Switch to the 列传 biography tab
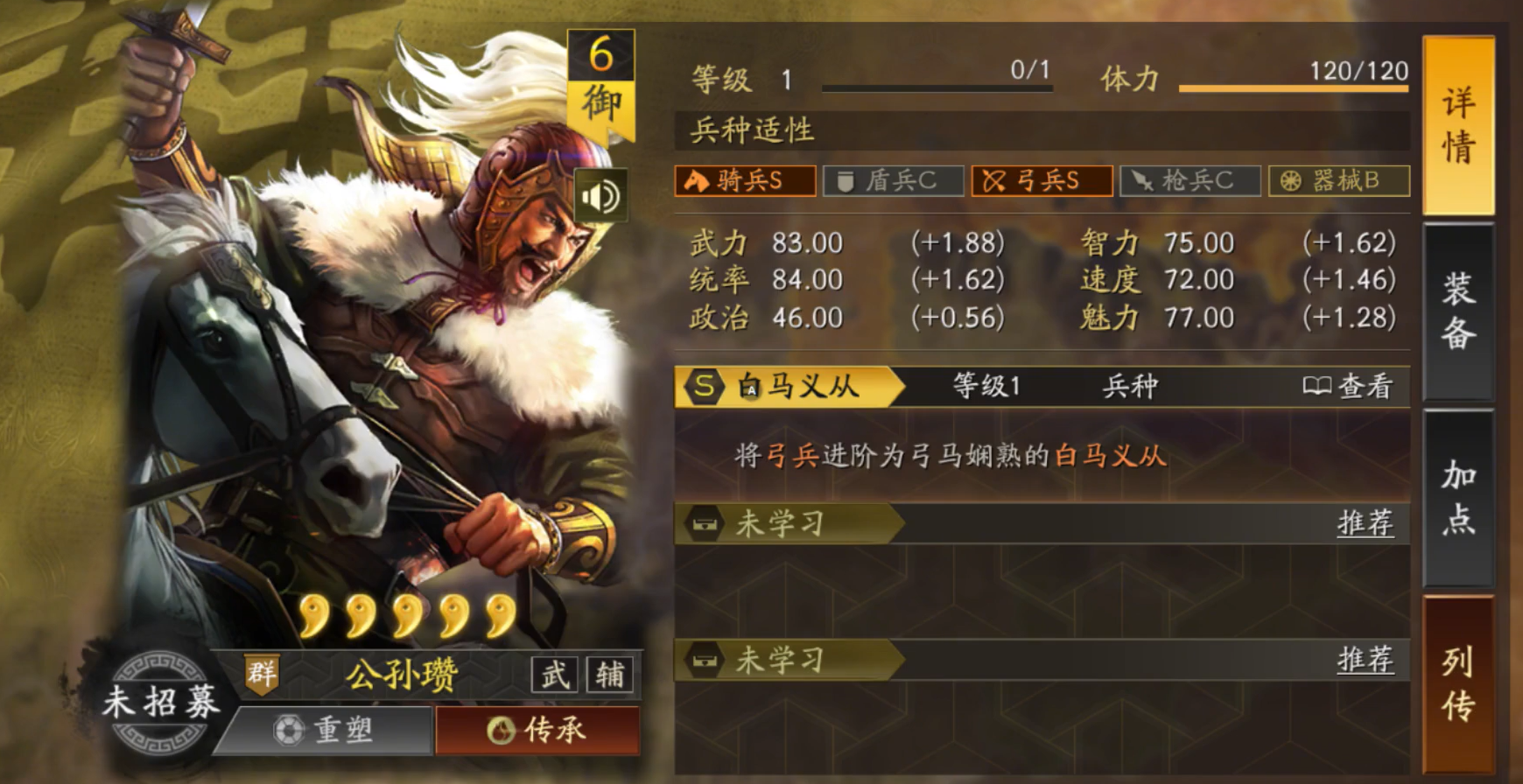 click(x=1456, y=691)
